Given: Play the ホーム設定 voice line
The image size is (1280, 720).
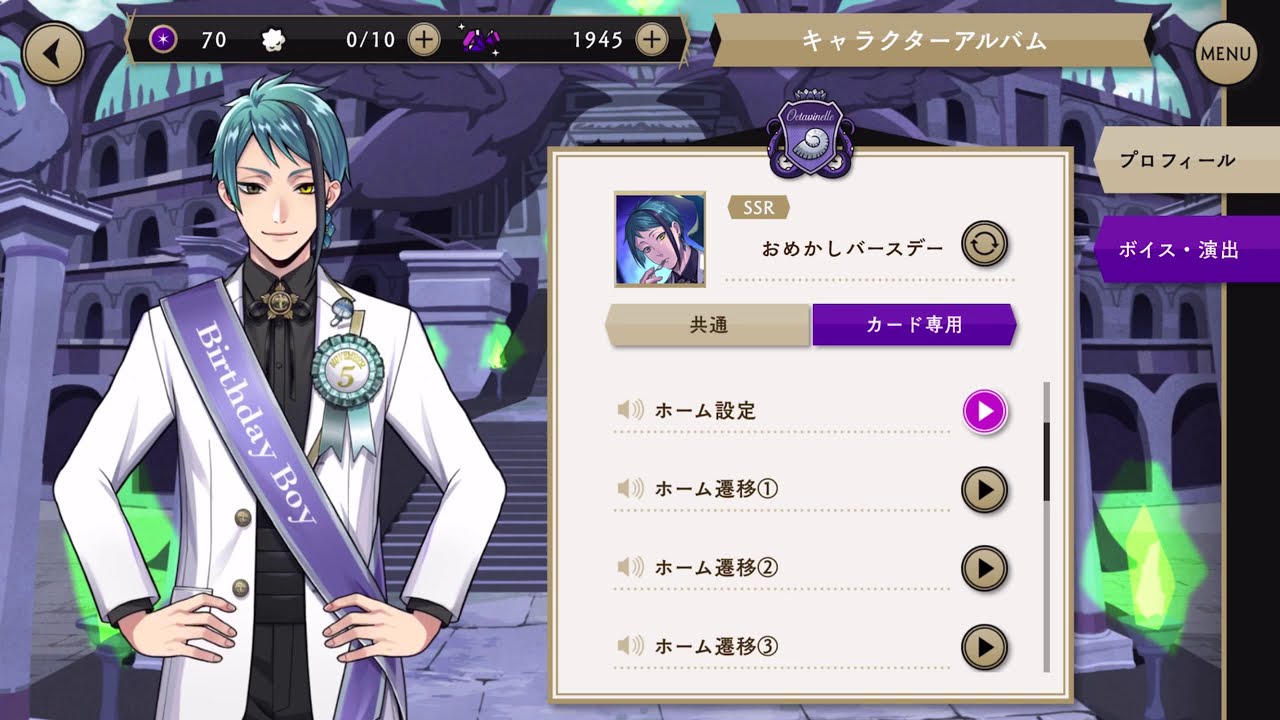Looking at the screenshot, I should [983, 410].
